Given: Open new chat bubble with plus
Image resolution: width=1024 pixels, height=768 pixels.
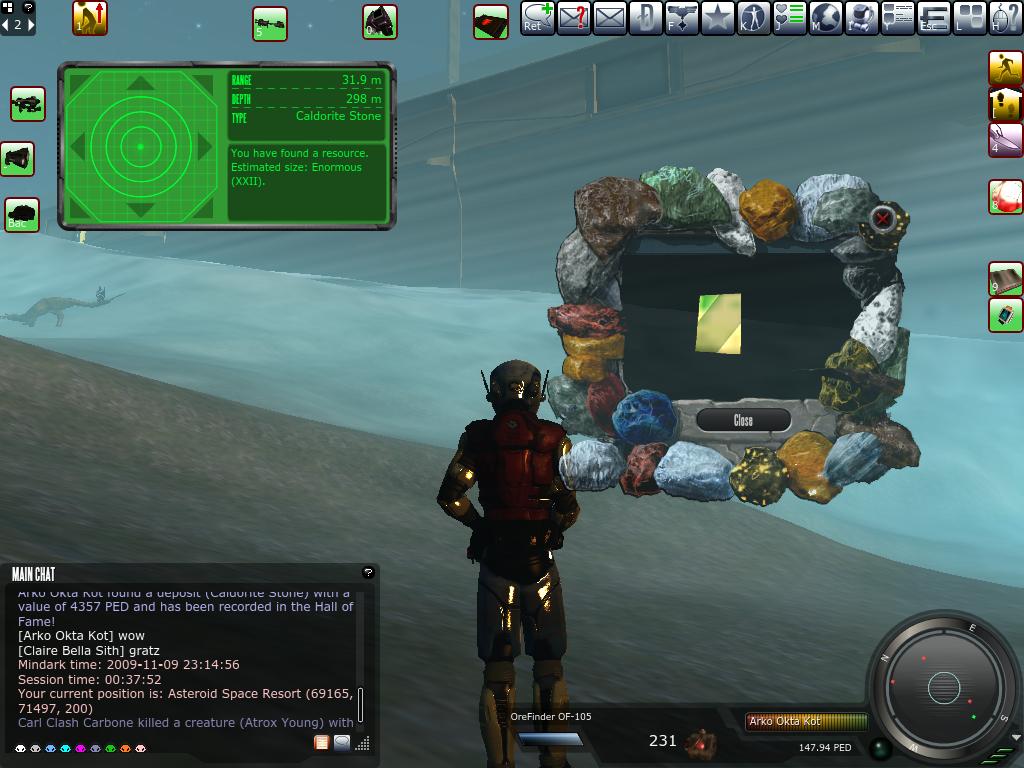Looking at the screenshot, I should (x=537, y=18).
